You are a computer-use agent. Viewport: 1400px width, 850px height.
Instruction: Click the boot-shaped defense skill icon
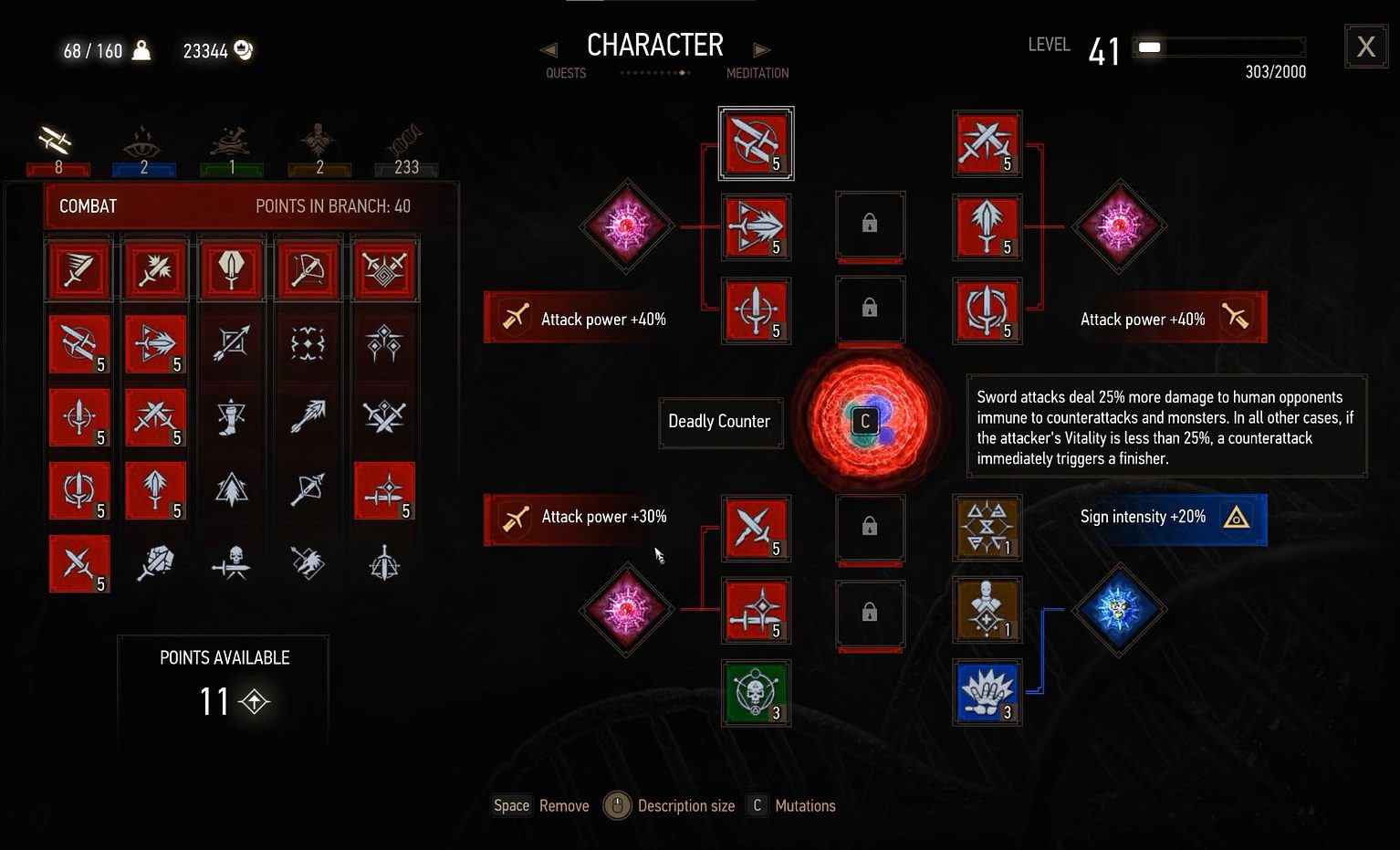coord(231,417)
